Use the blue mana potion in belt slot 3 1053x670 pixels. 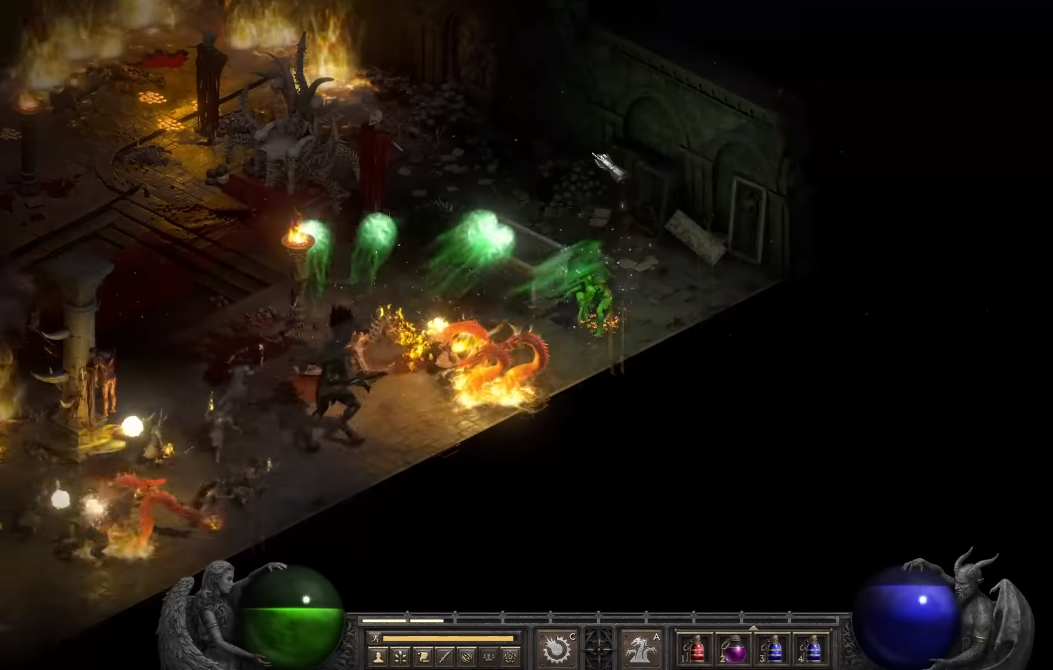774,649
